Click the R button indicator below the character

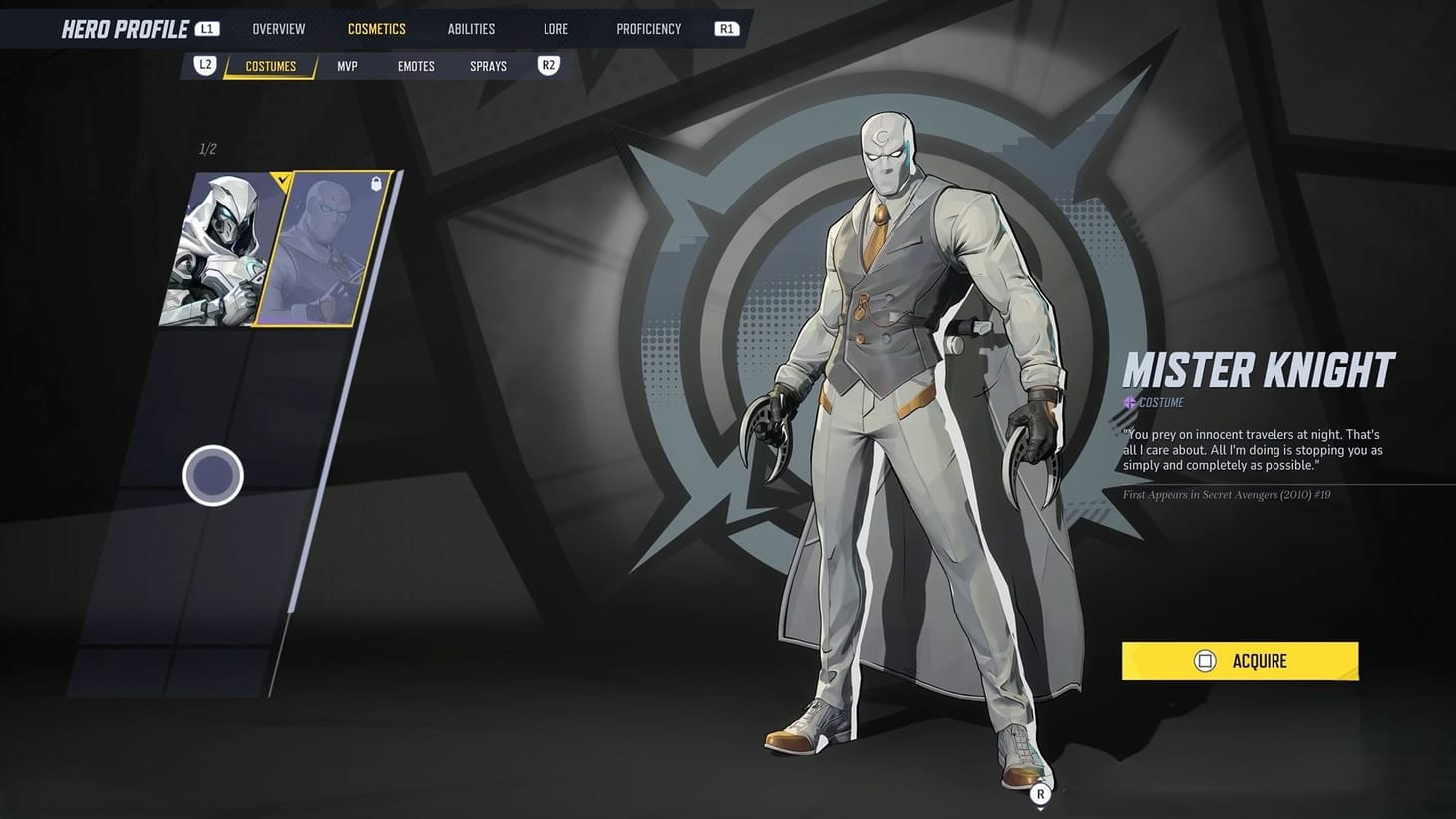pyautogui.click(x=1040, y=794)
